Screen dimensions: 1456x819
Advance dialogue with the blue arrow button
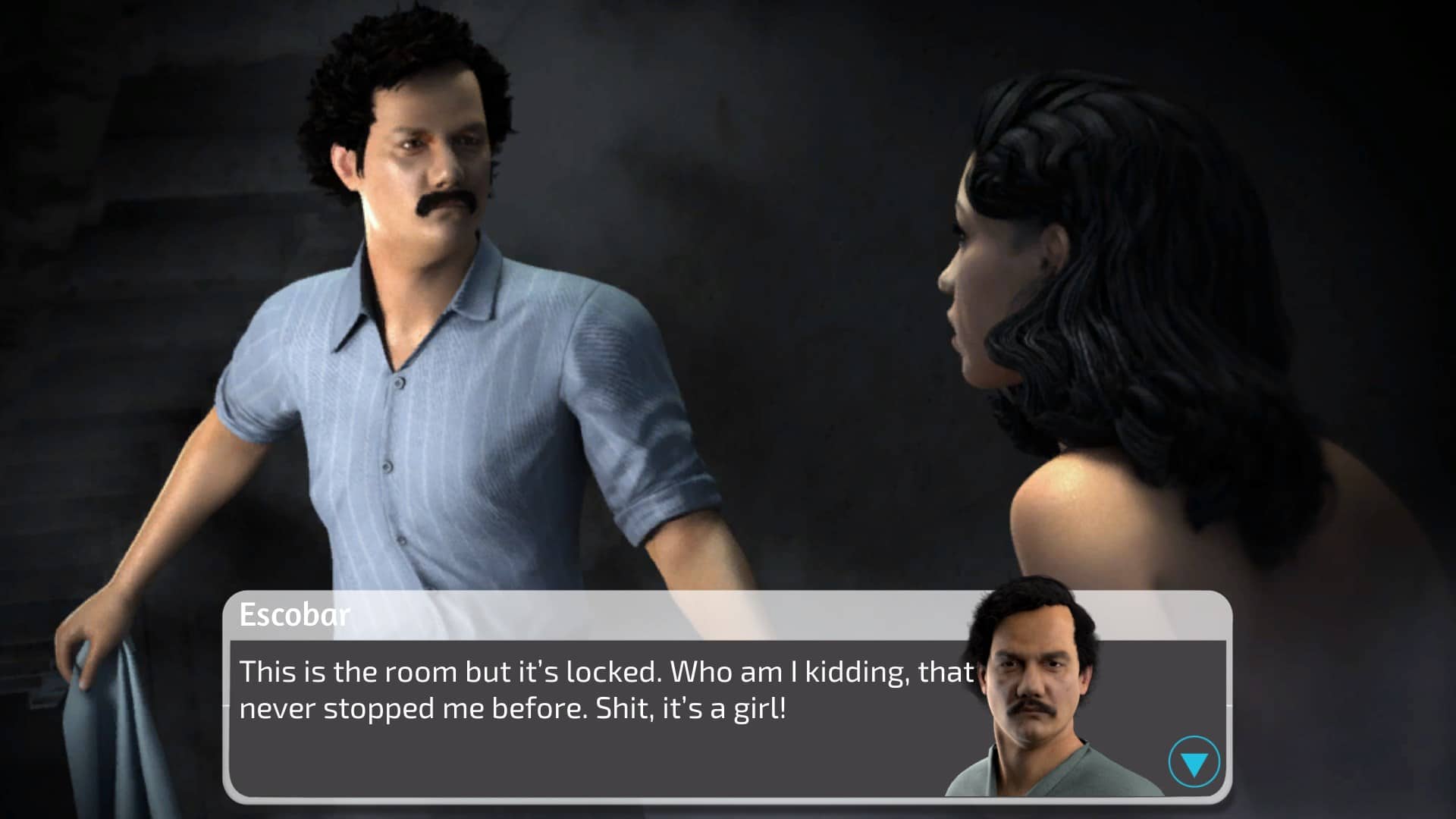click(1194, 762)
